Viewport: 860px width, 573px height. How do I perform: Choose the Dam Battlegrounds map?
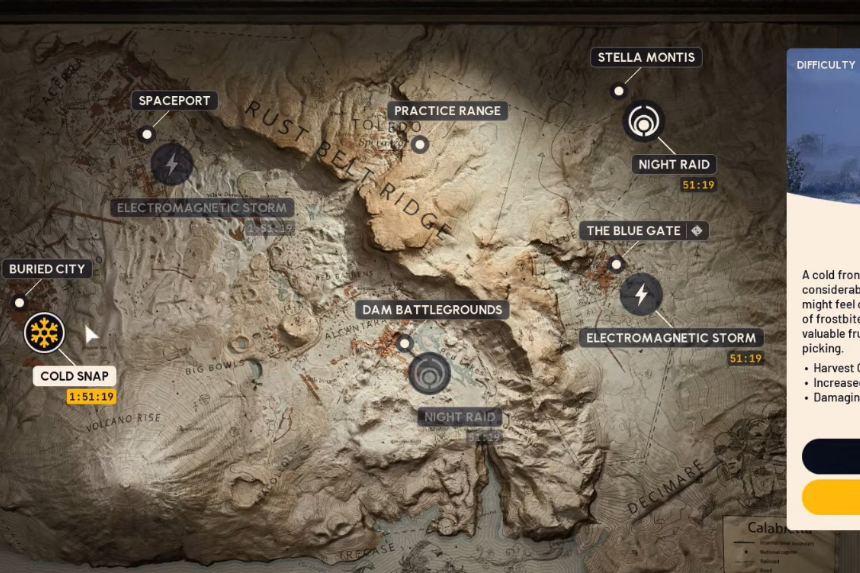pyautogui.click(x=432, y=310)
